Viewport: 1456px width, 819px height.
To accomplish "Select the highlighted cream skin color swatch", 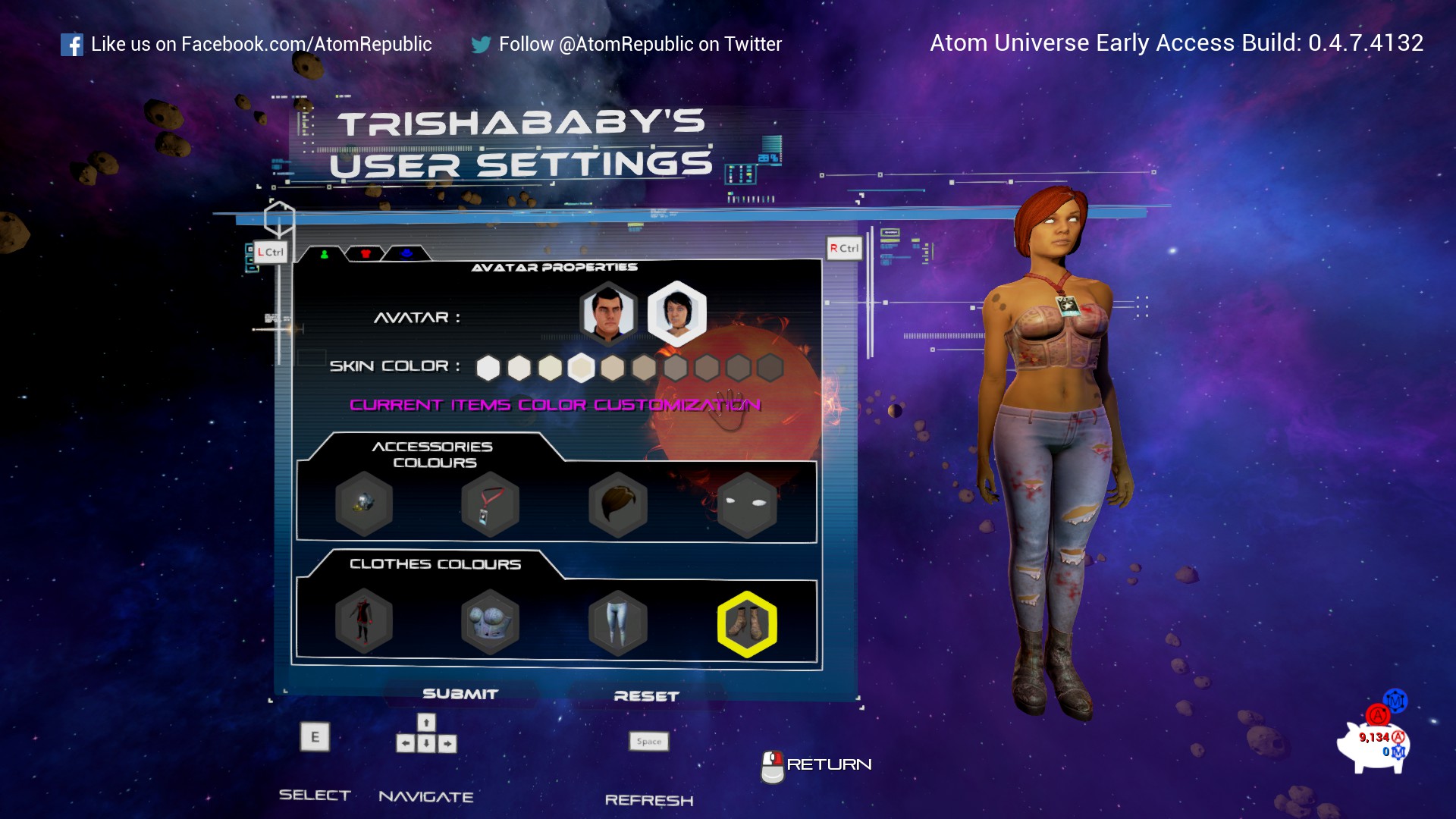I will (x=582, y=368).
